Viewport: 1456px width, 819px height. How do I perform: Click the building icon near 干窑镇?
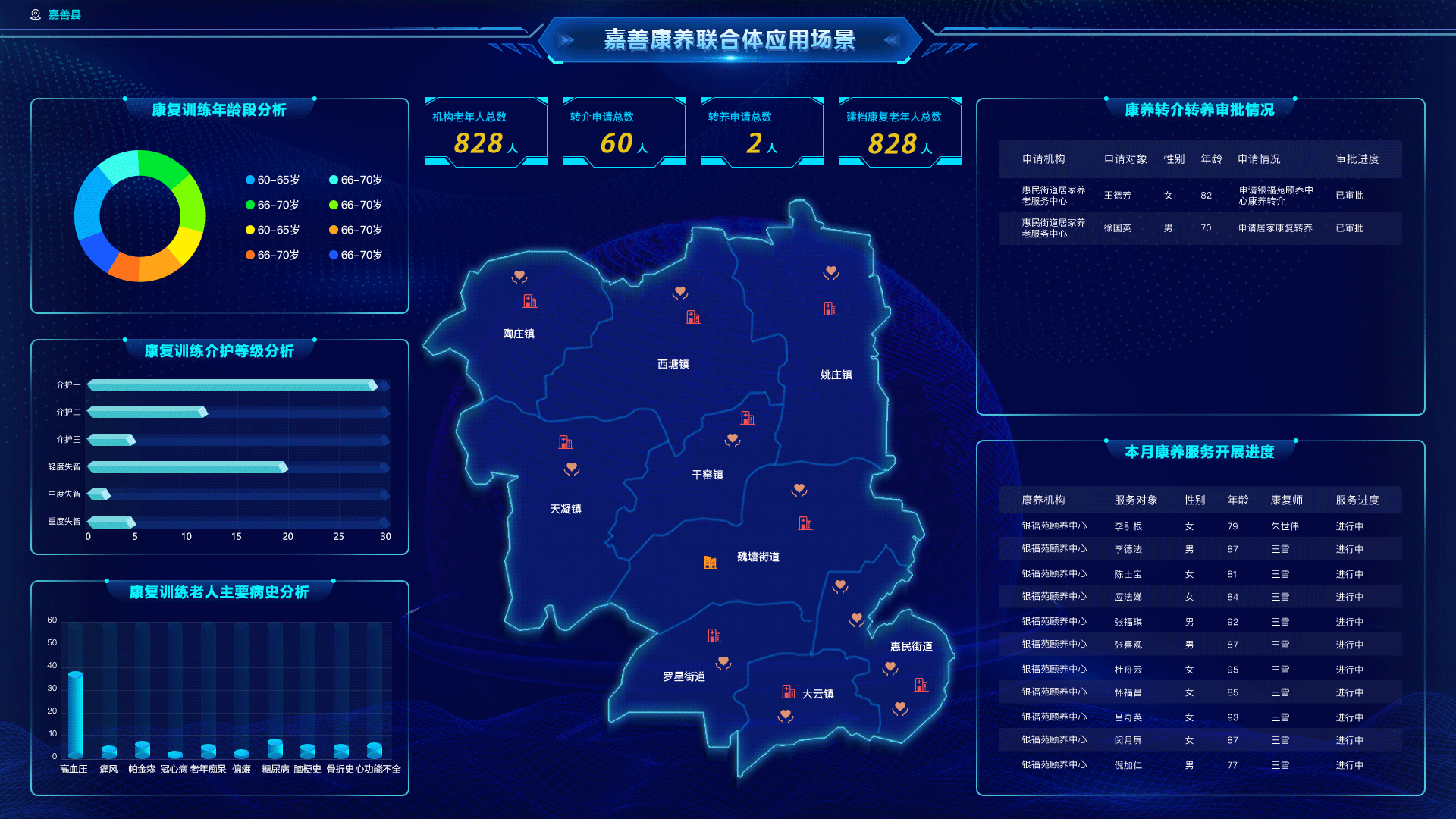click(x=747, y=419)
